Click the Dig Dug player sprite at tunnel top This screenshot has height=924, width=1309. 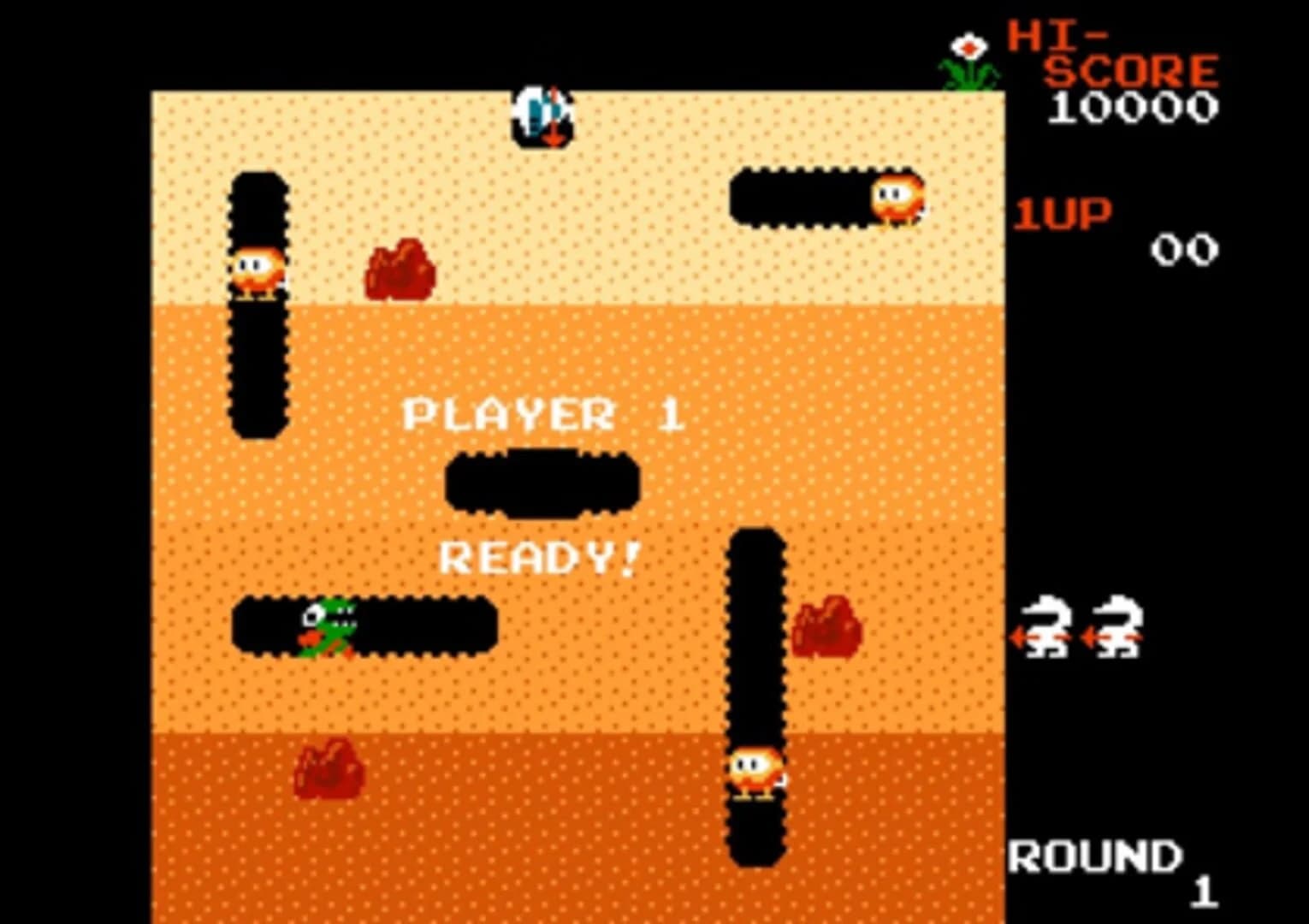tap(540, 115)
